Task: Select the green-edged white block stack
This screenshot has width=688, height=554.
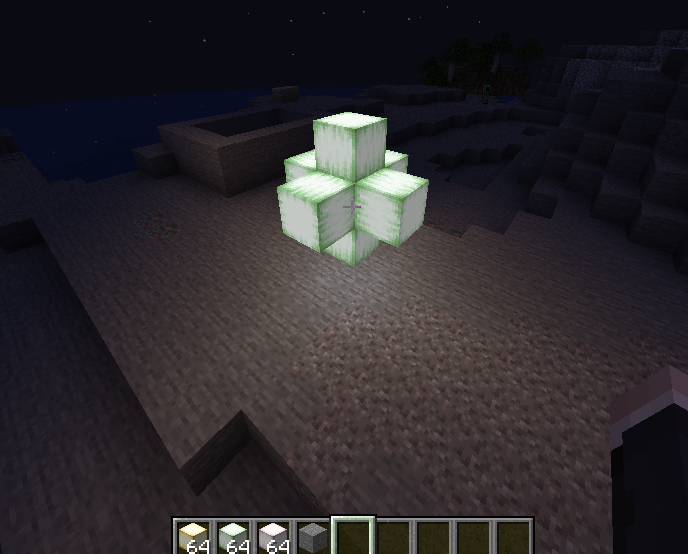Action: click(232, 537)
